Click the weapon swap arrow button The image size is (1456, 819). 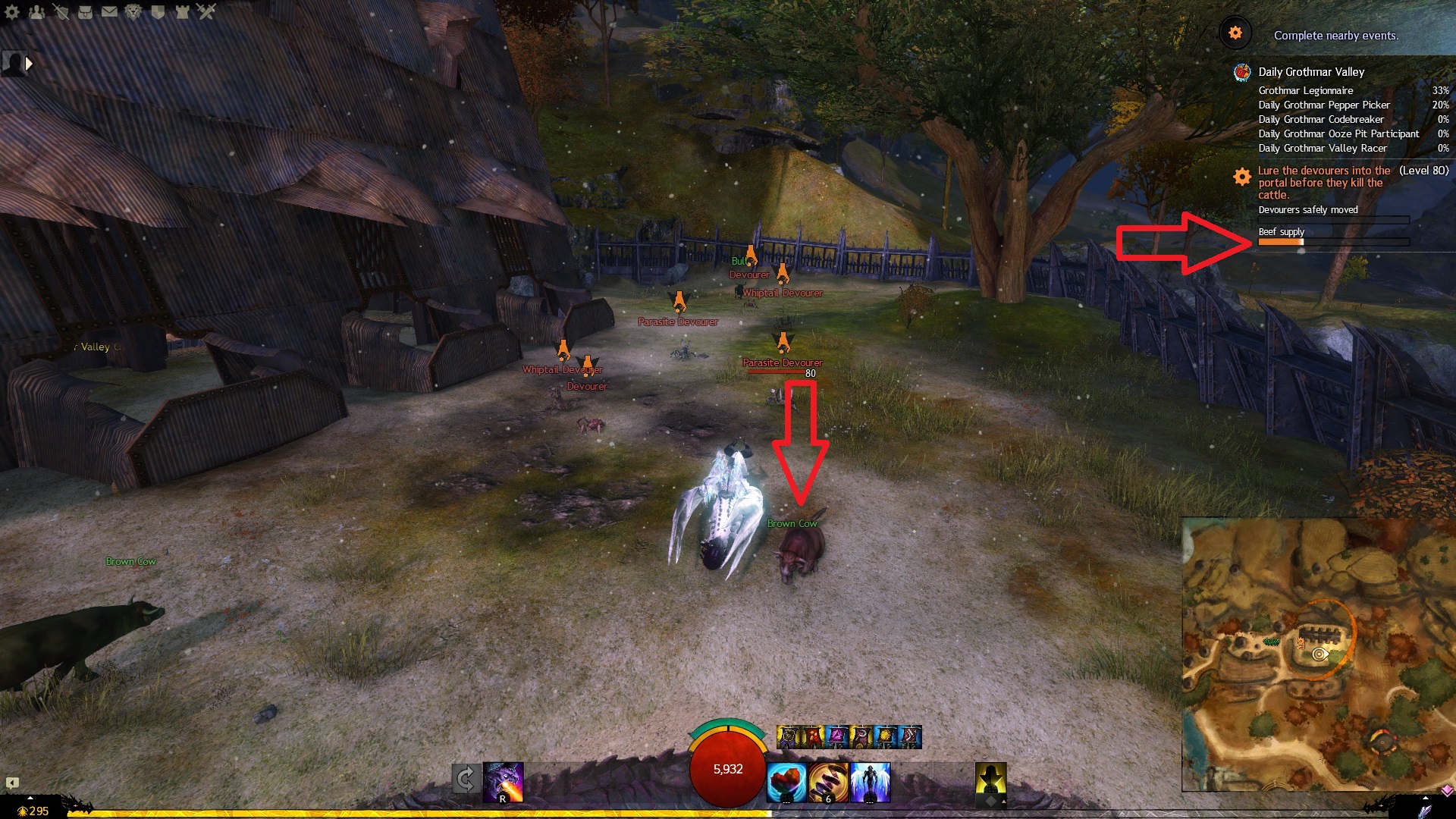(x=466, y=779)
